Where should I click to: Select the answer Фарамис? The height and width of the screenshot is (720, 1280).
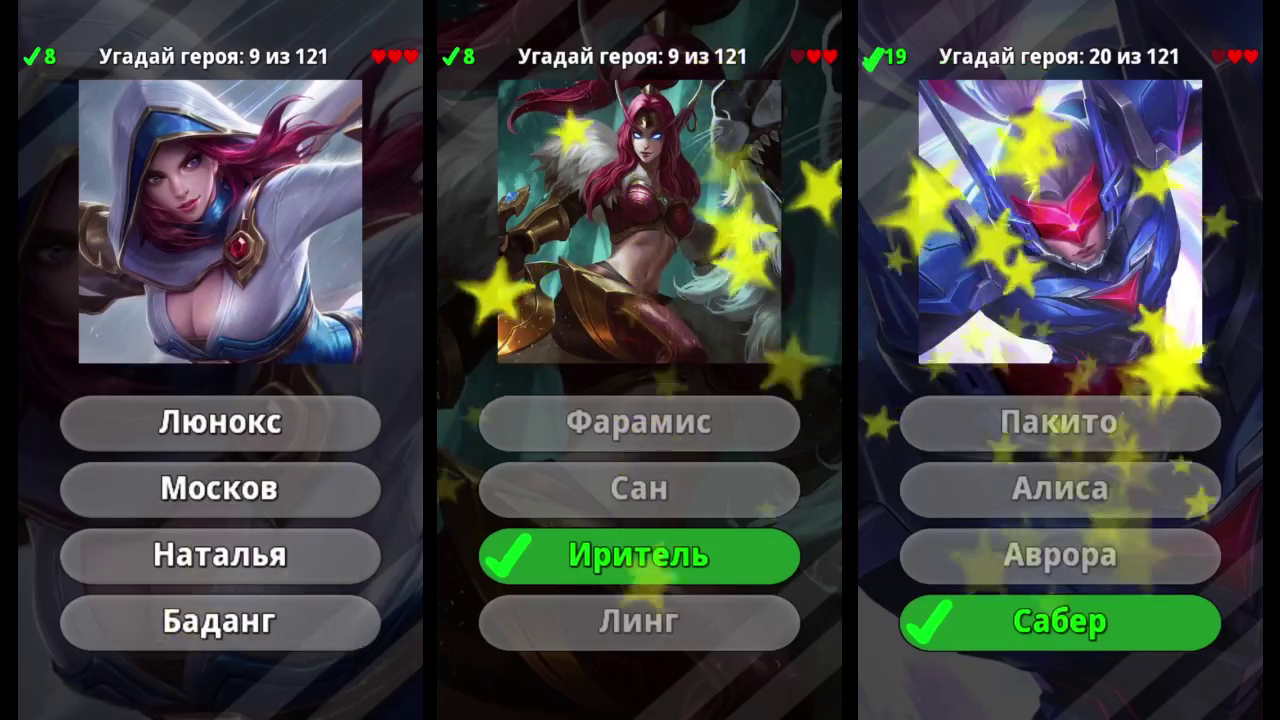pyautogui.click(x=640, y=422)
